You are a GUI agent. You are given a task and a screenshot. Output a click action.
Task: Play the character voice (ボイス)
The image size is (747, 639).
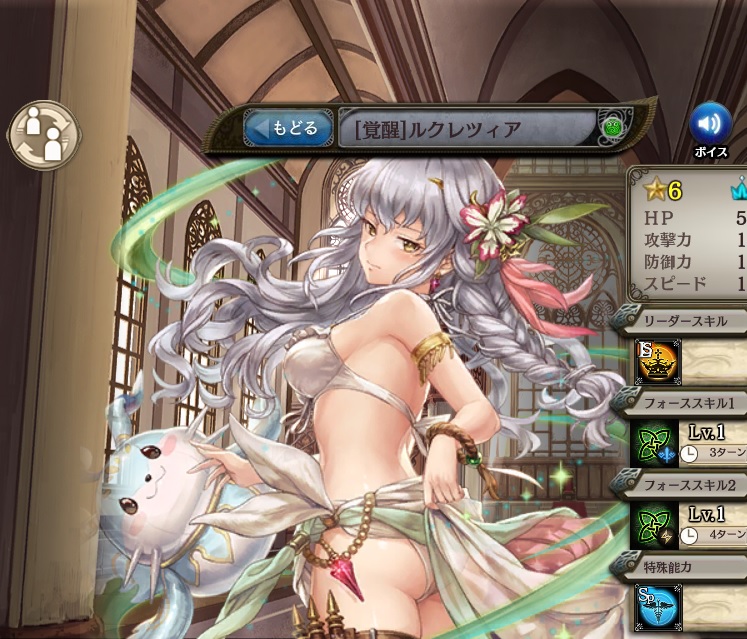710,124
